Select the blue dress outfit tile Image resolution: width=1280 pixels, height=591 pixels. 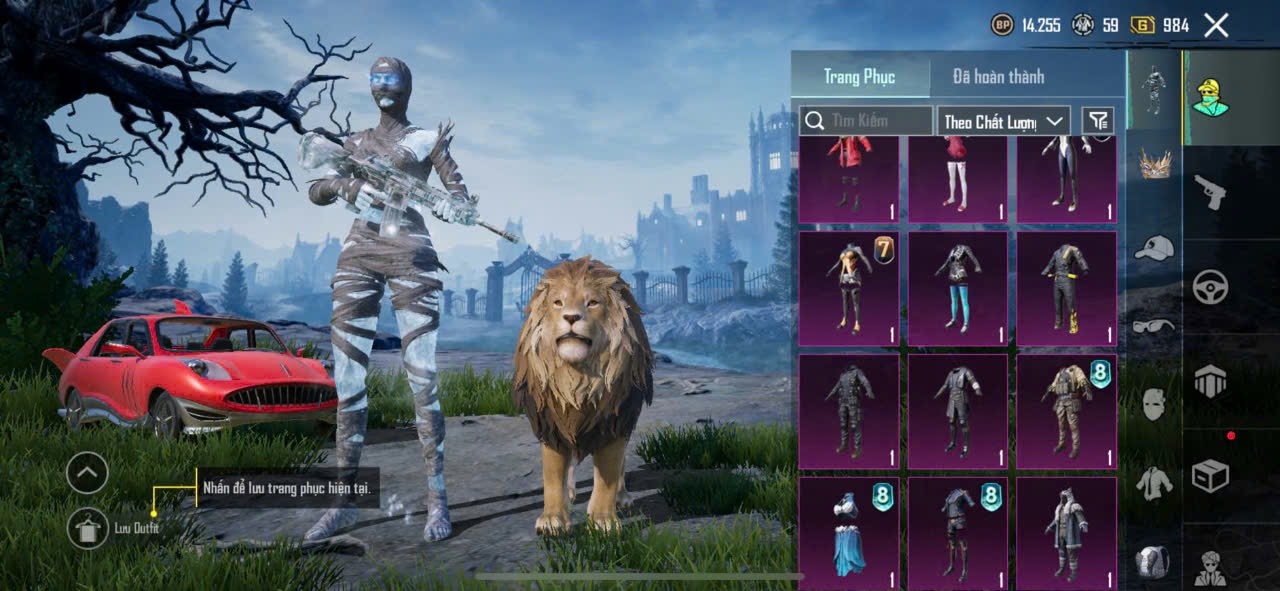[849, 533]
